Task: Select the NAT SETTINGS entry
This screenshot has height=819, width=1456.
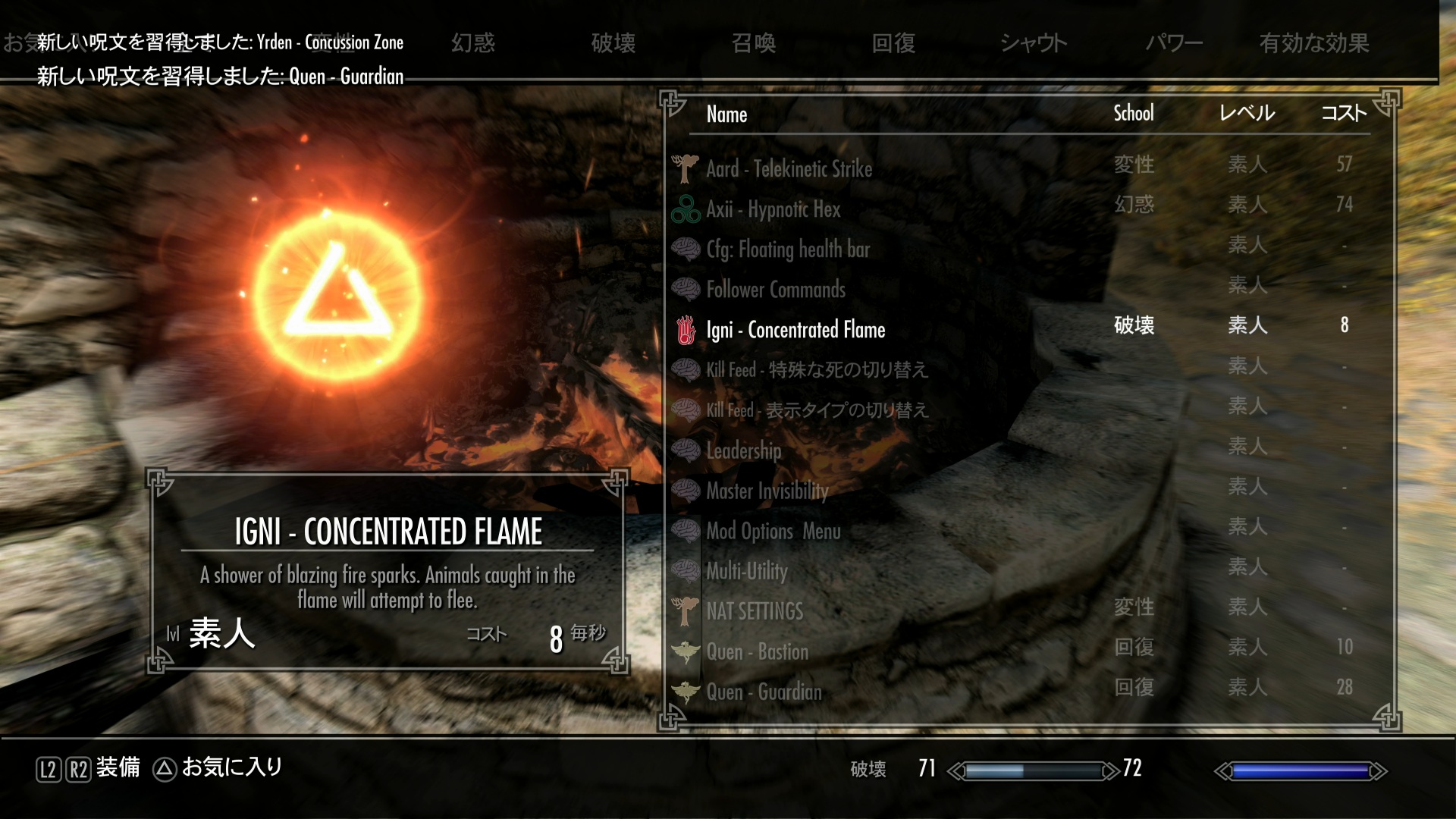Action: pos(754,611)
